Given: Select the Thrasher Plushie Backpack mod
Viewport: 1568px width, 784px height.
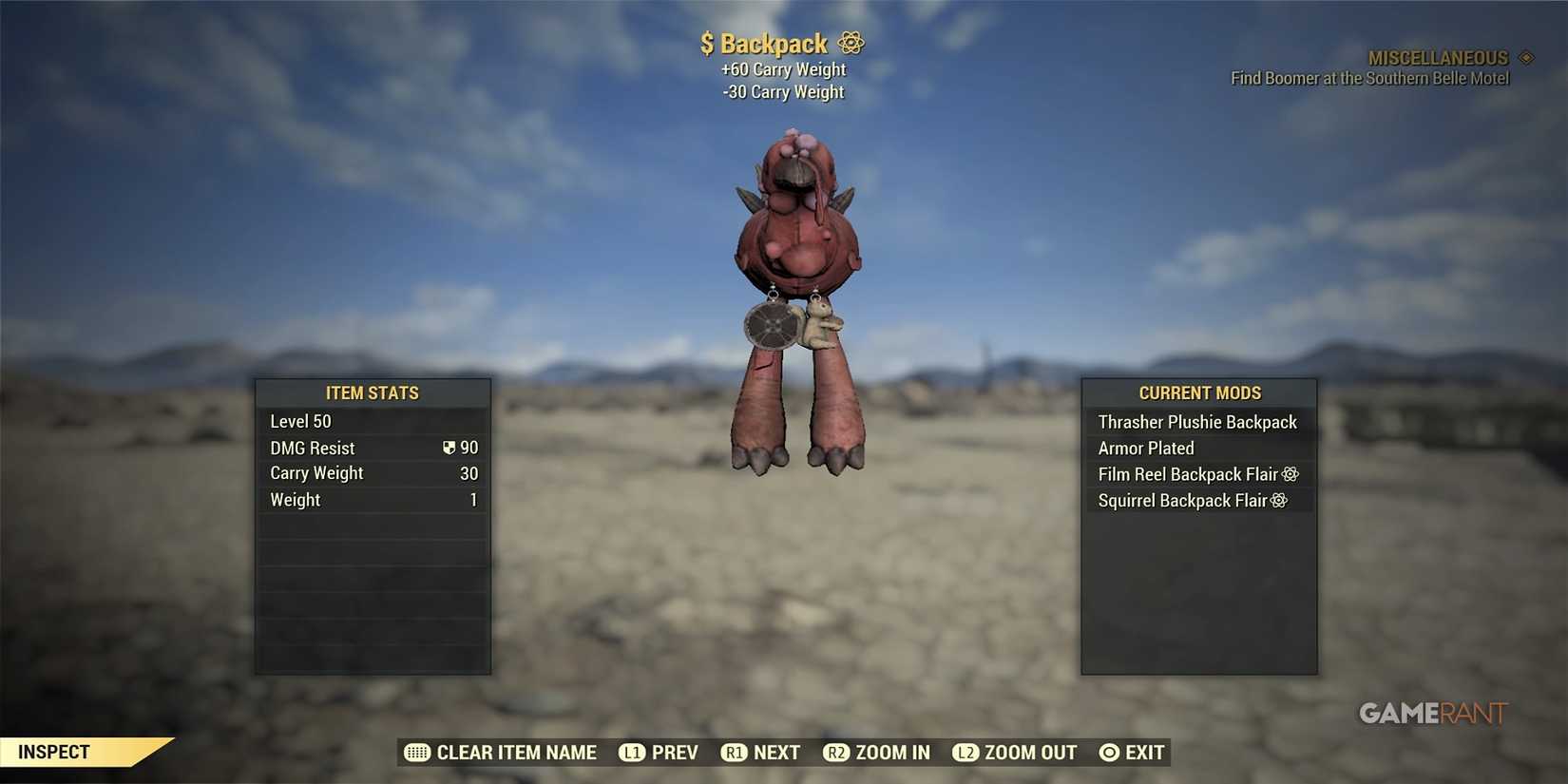Looking at the screenshot, I should (x=1197, y=421).
